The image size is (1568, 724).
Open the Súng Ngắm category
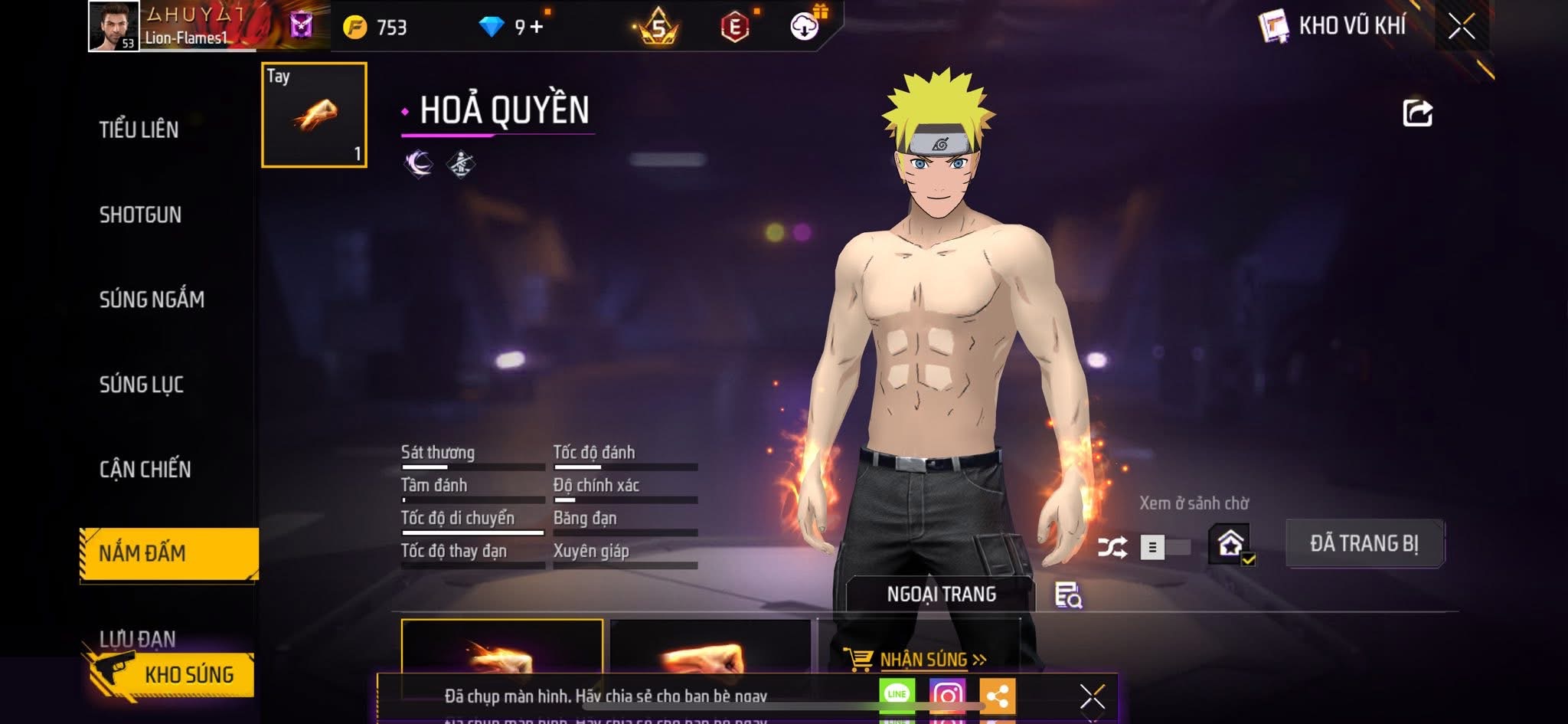pyautogui.click(x=152, y=299)
